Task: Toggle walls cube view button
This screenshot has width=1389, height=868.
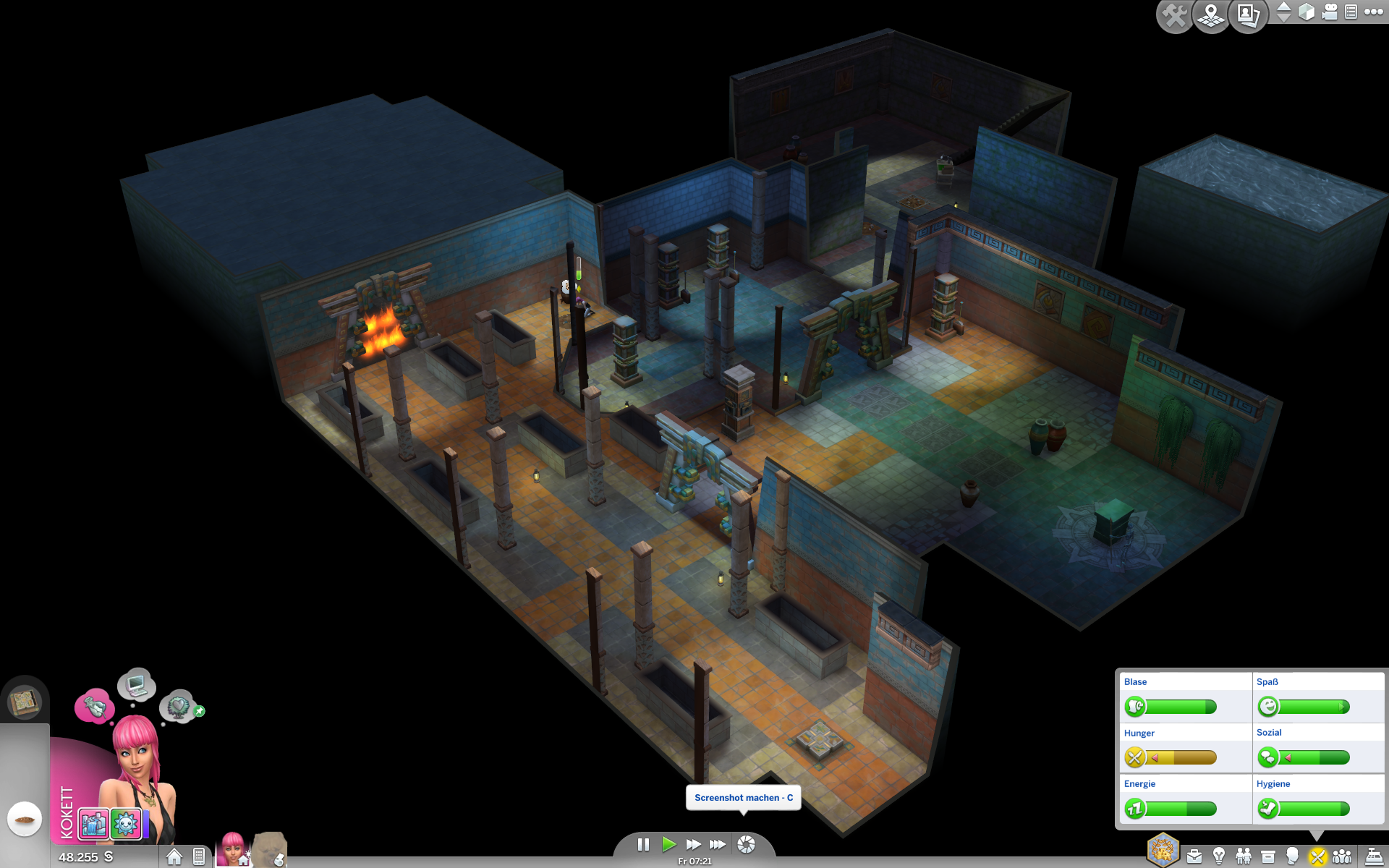Action: coord(1307,12)
